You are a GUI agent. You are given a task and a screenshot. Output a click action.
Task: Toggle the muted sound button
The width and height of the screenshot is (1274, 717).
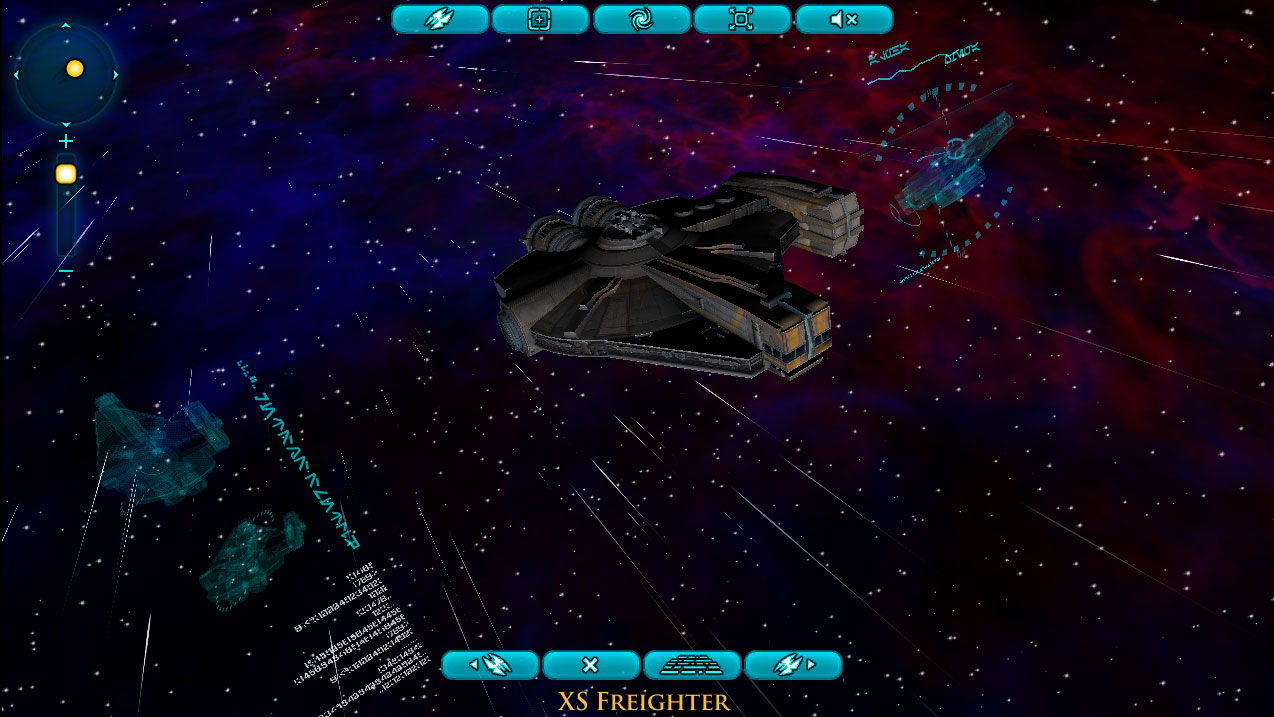843,19
